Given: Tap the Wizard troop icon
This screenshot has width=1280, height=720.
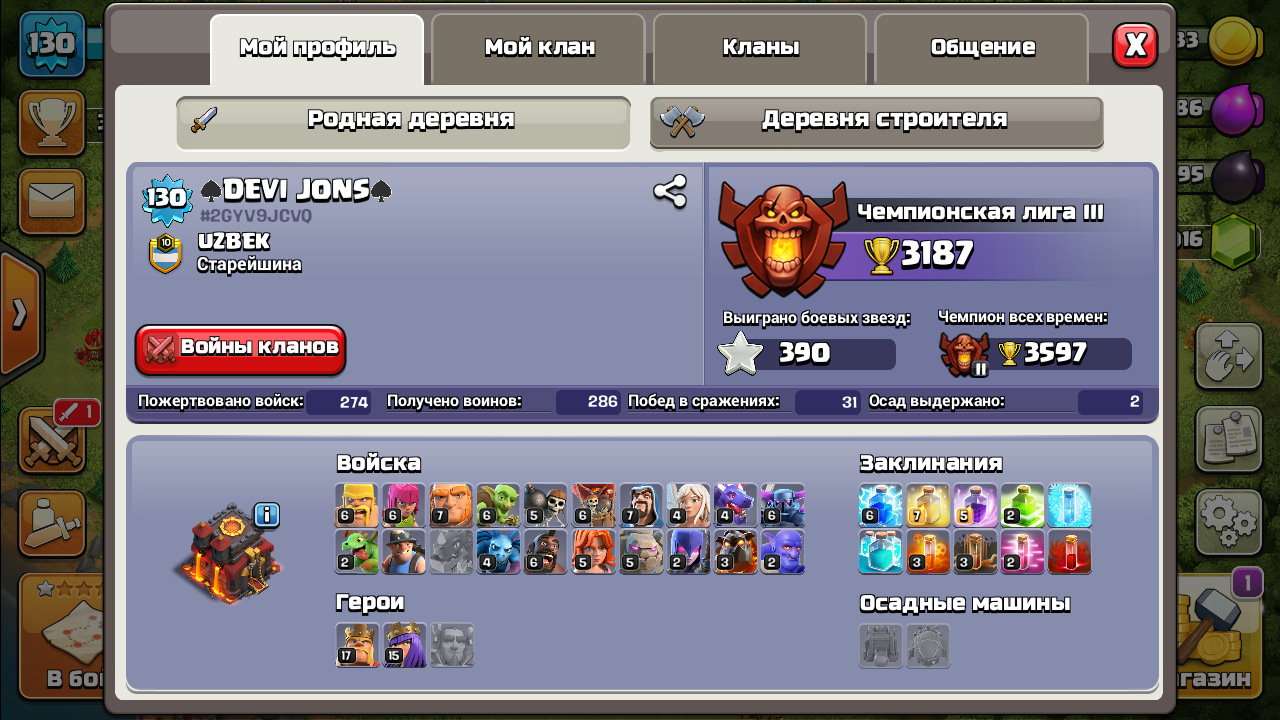Looking at the screenshot, I should point(641,505).
